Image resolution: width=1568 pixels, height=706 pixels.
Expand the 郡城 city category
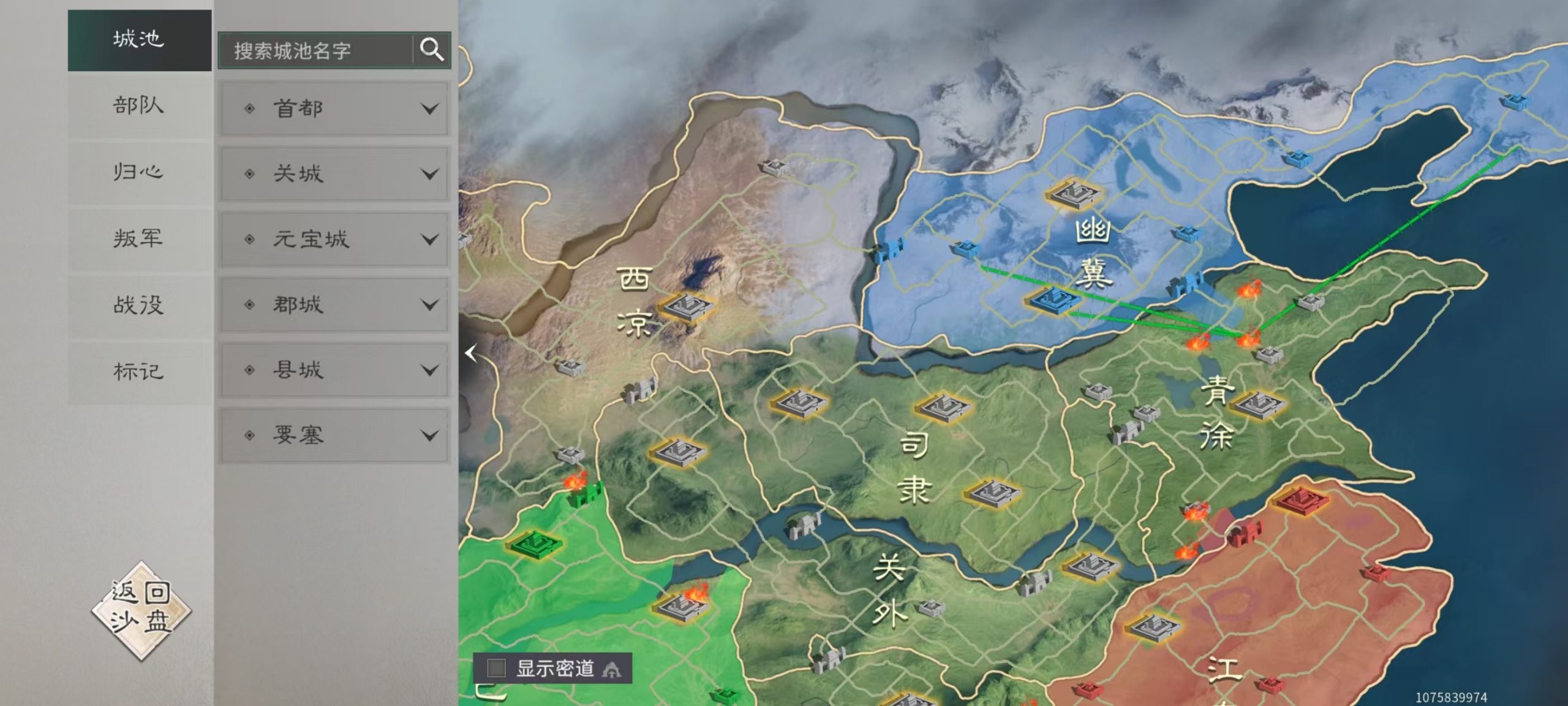[x=334, y=305]
